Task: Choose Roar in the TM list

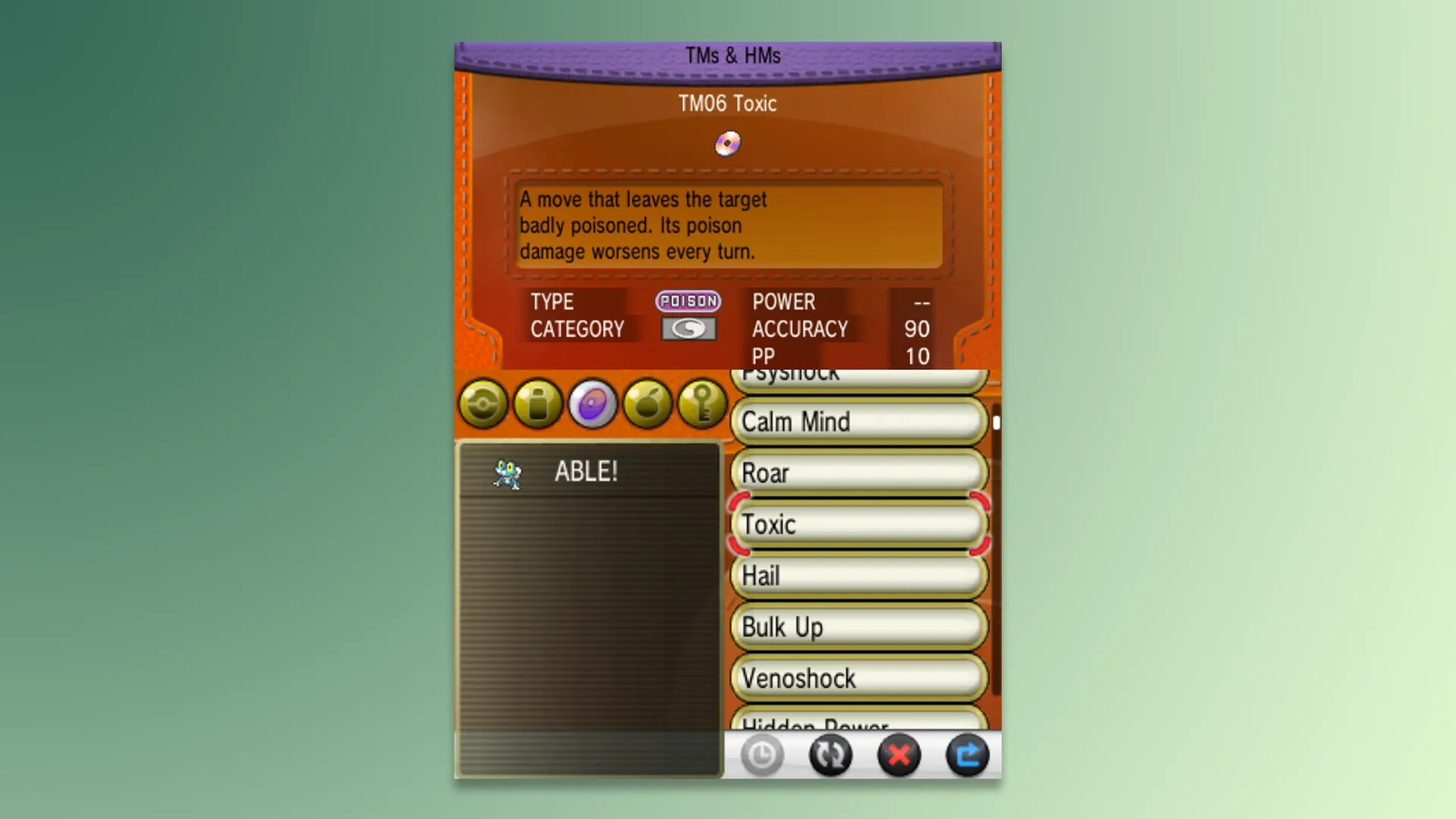Action: pos(857,472)
